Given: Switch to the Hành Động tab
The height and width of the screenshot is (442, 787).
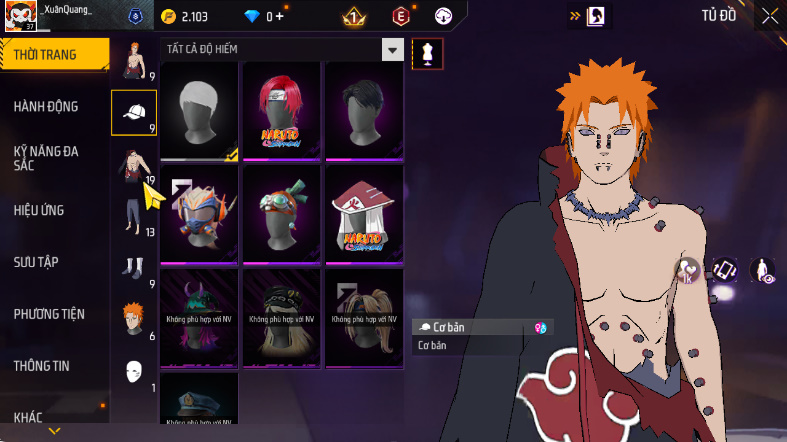Looking at the screenshot, I should point(46,107).
